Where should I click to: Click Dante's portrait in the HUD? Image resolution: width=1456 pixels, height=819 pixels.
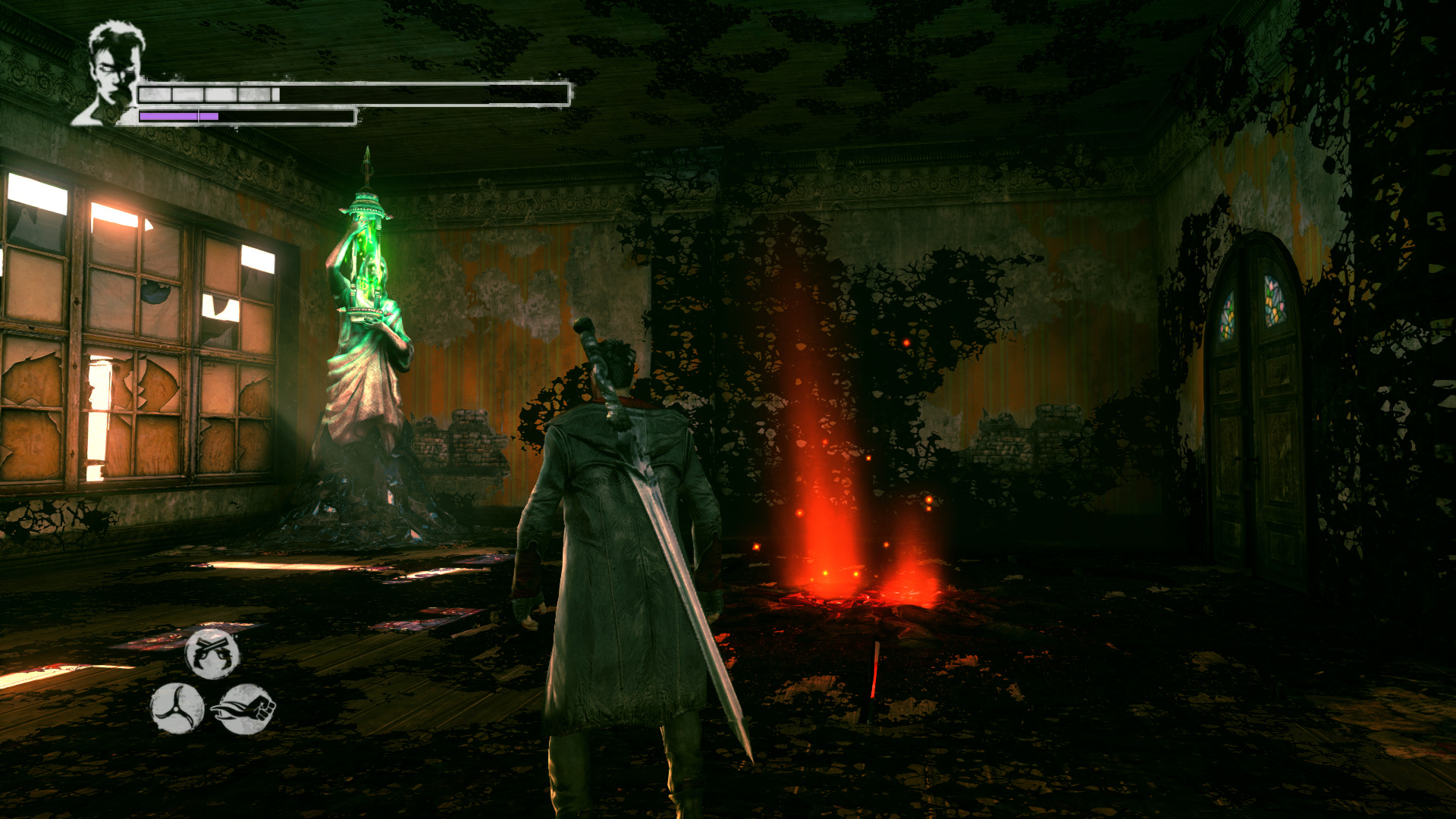[112, 72]
